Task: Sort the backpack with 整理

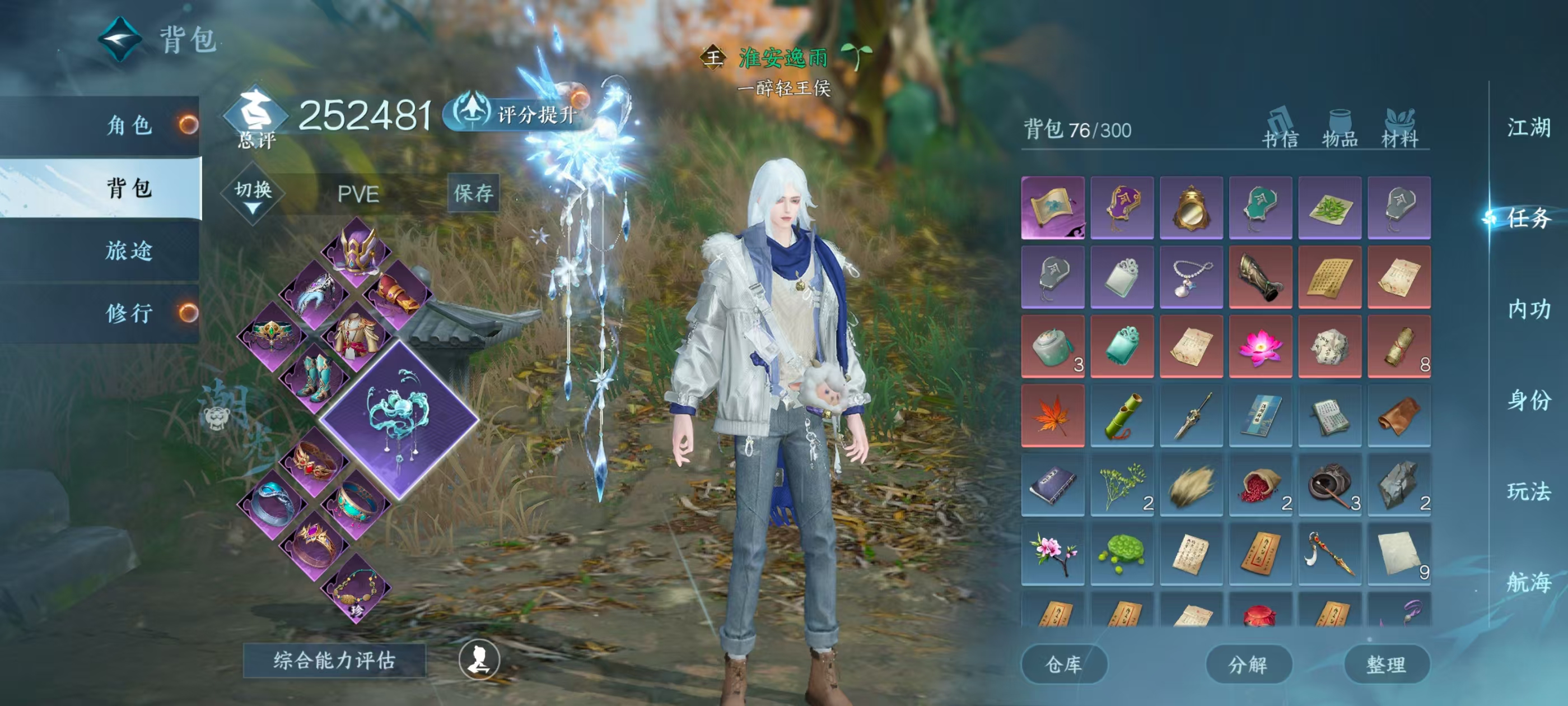Action: 1386,664
